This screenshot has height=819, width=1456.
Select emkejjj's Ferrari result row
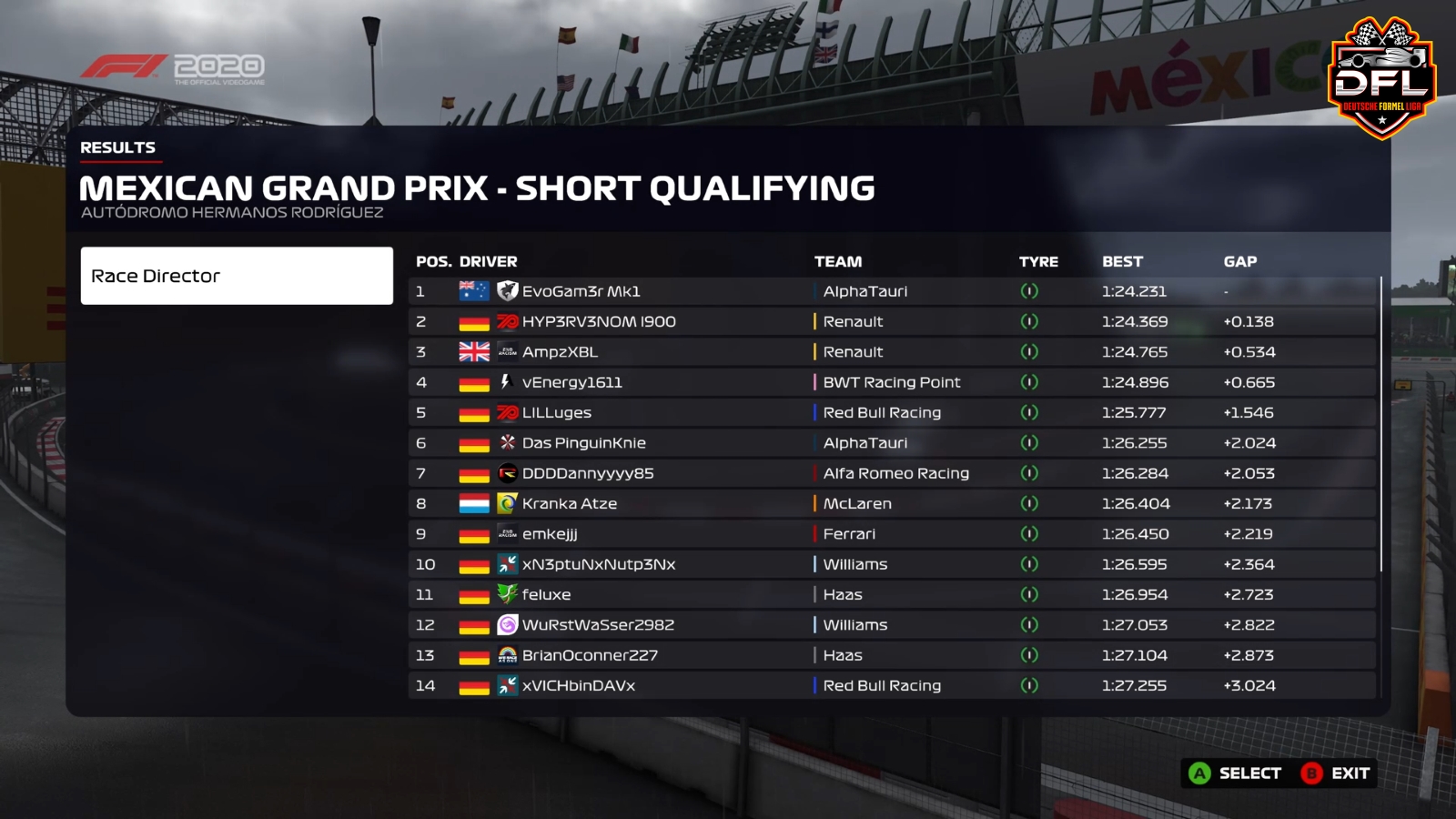pyautogui.click(x=550, y=534)
